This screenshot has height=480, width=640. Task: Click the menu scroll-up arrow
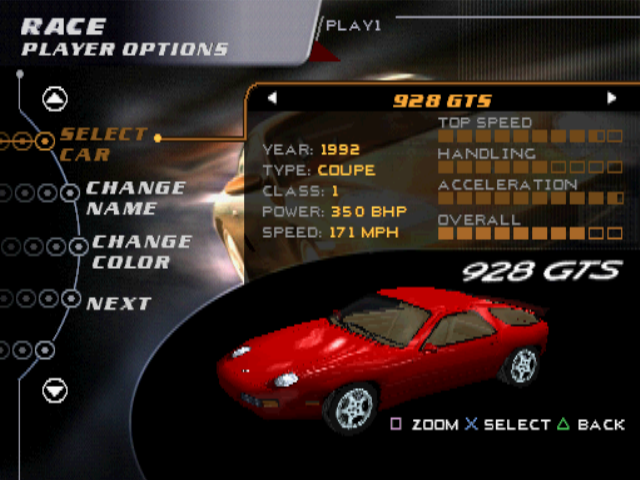tap(55, 99)
